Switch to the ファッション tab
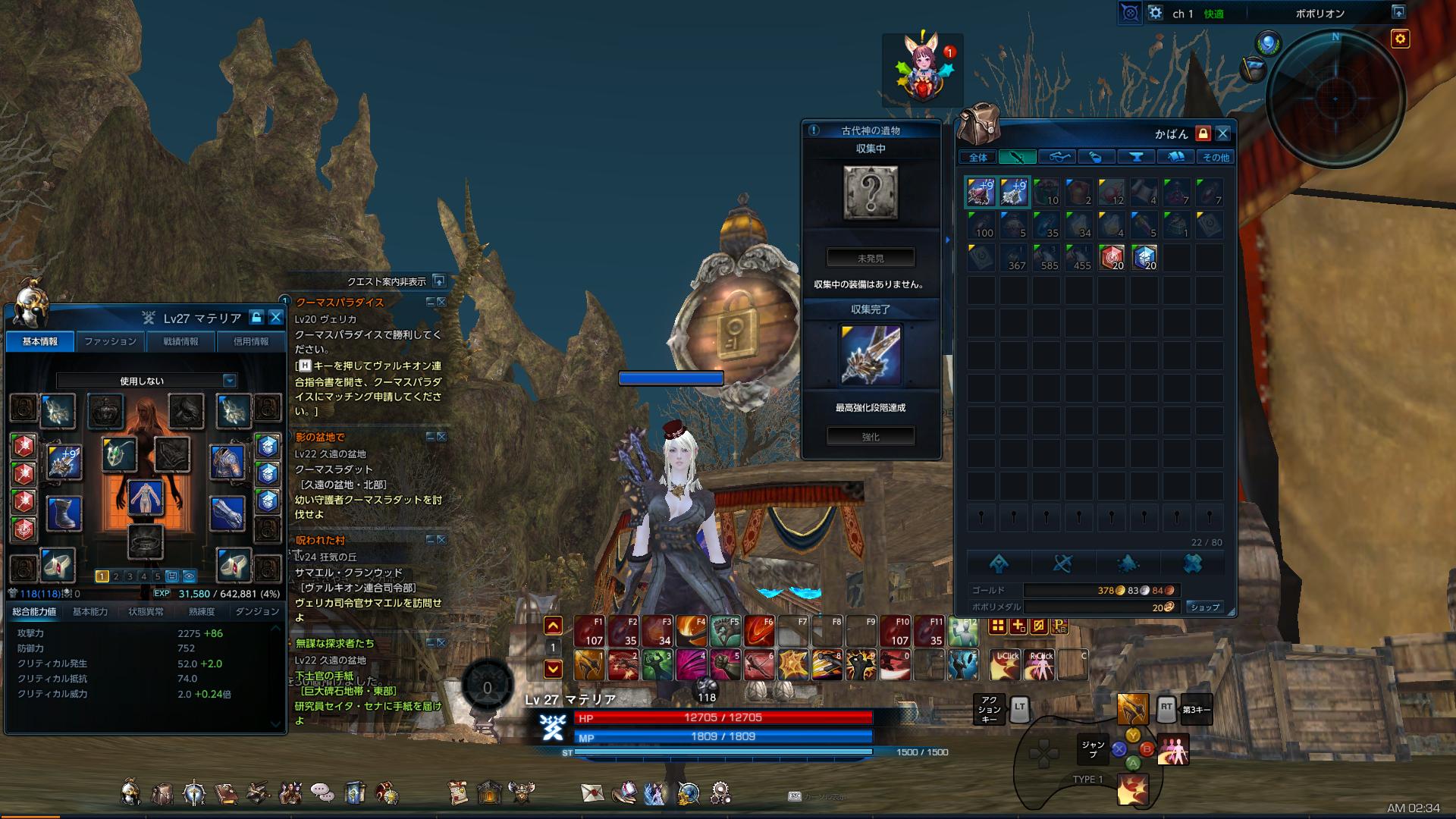1456x819 pixels. click(110, 341)
